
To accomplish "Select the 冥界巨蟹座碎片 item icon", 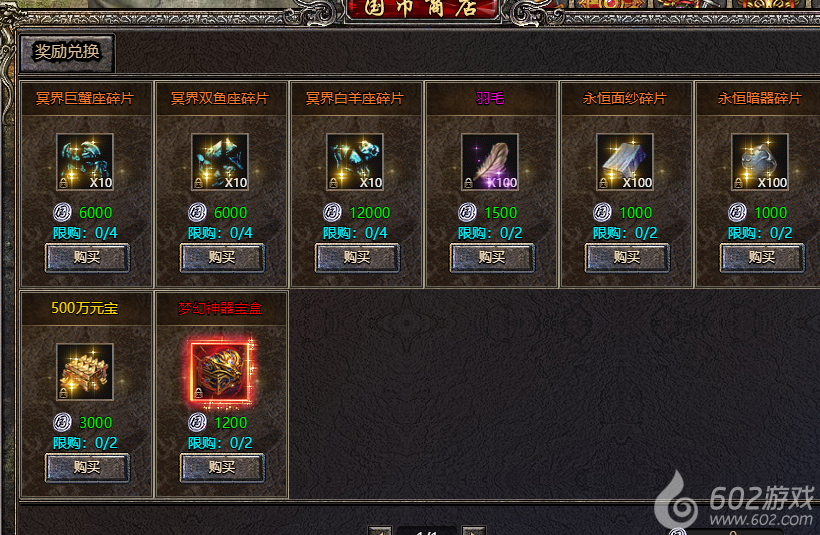I will pos(85,162).
